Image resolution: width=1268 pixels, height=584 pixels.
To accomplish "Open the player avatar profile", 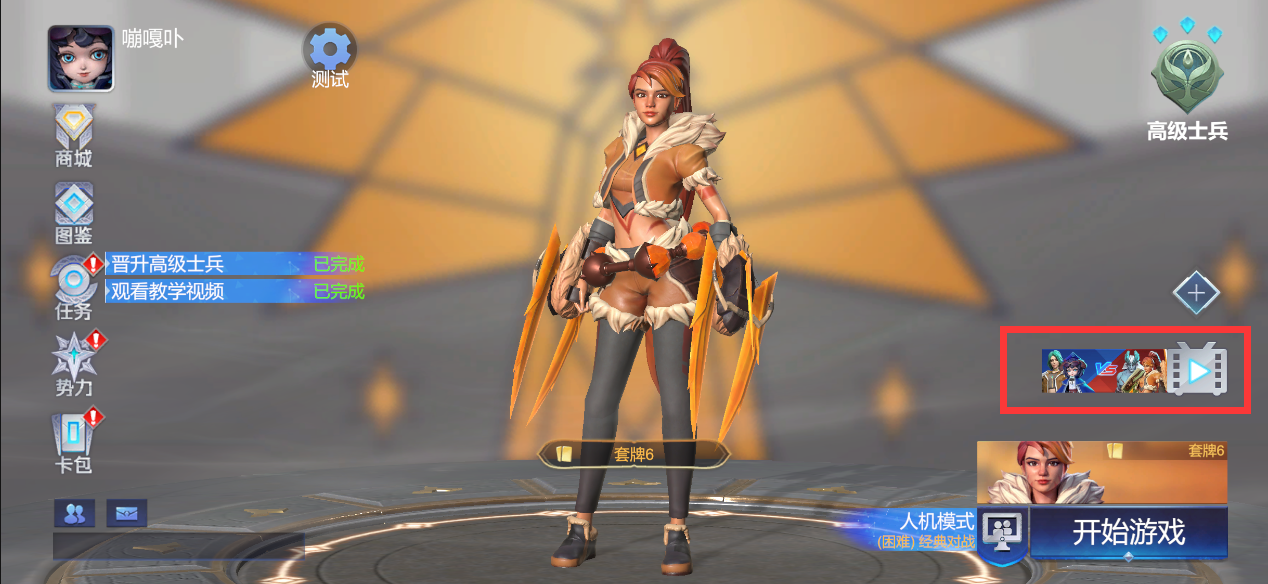I will click(80, 58).
